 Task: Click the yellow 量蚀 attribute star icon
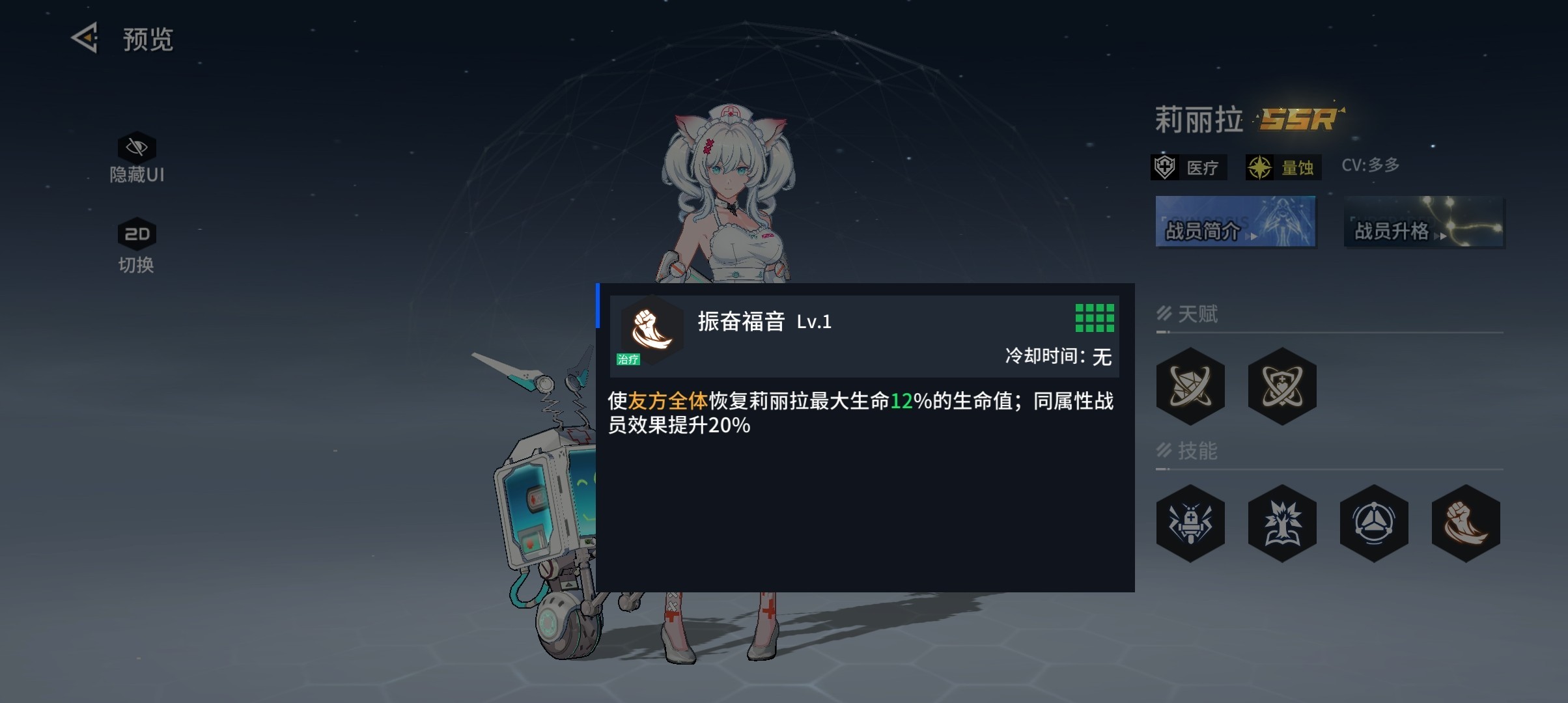point(1261,166)
